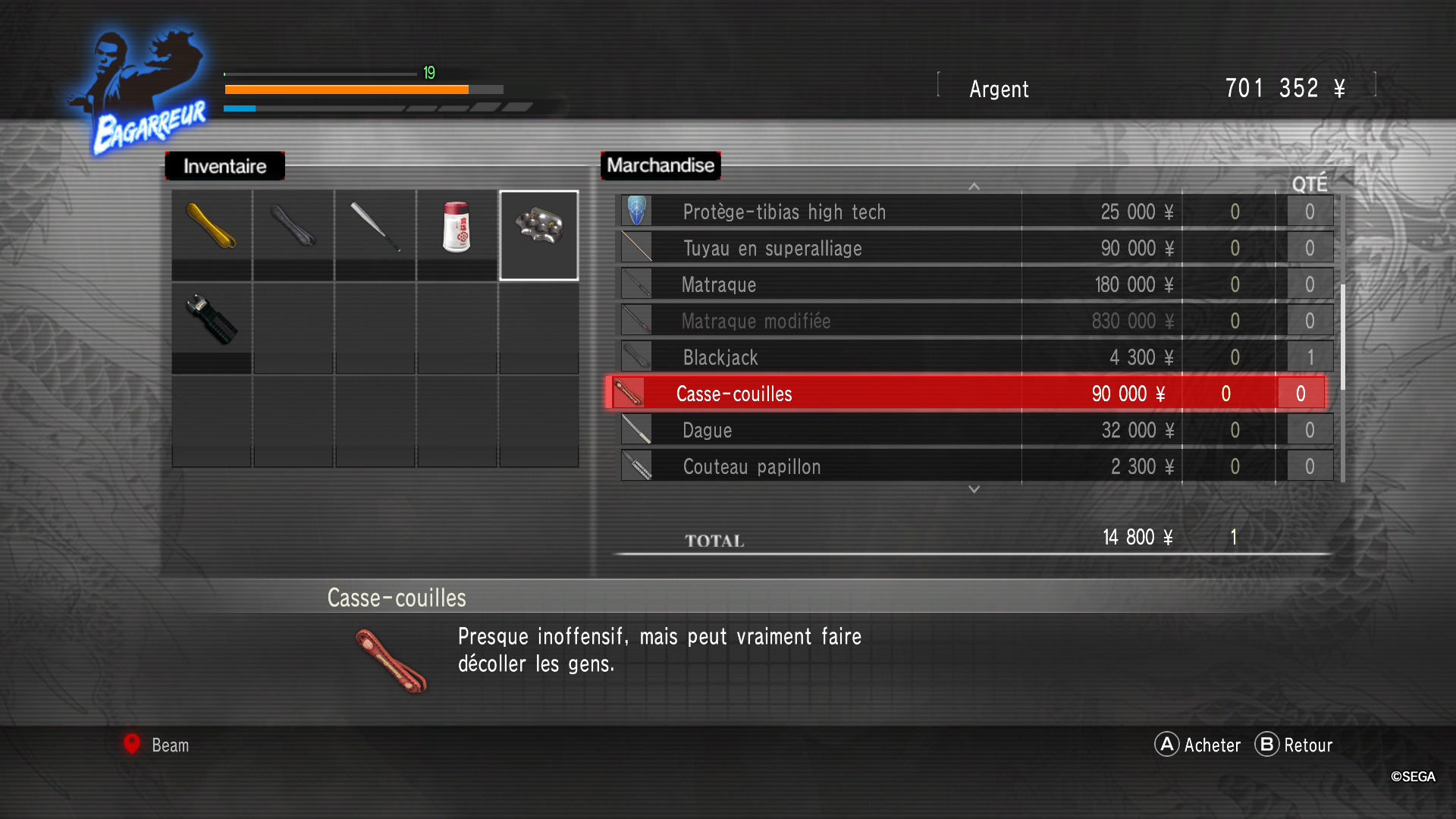1456x819 pixels.
Task: Choose the brass knuckles inventory slot
Action: pos(538,227)
